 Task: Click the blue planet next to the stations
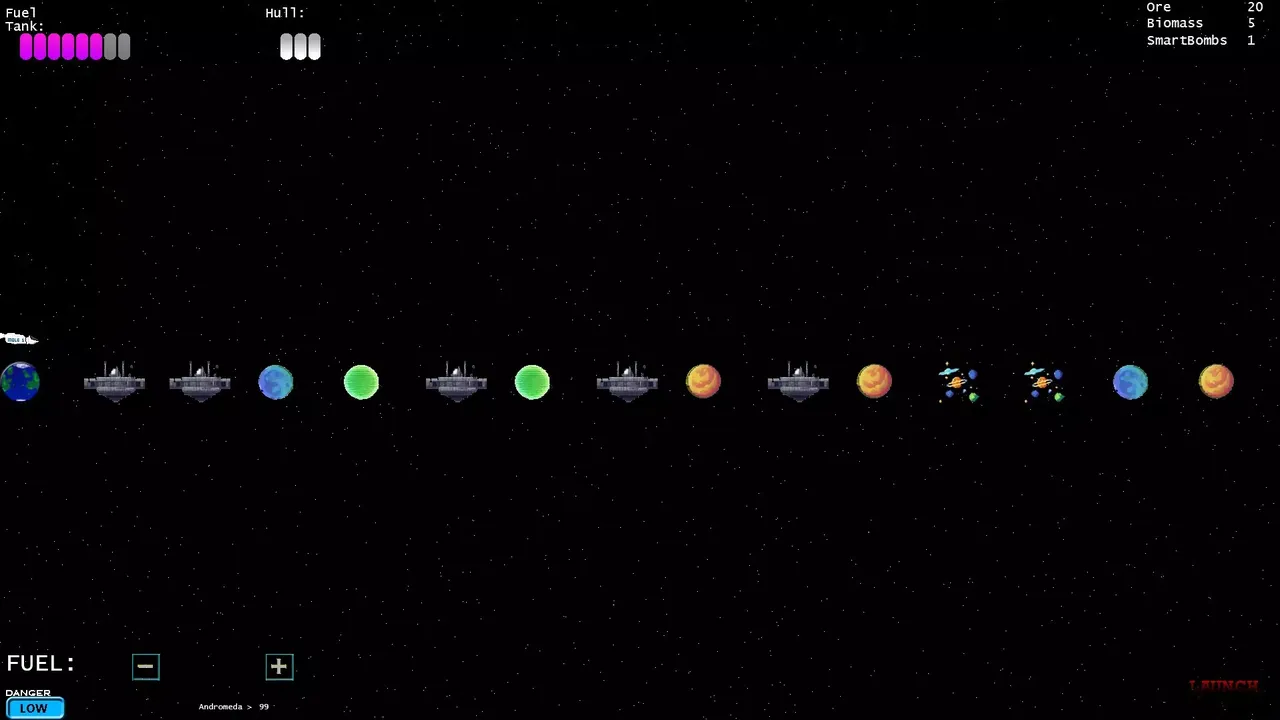(276, 381)
